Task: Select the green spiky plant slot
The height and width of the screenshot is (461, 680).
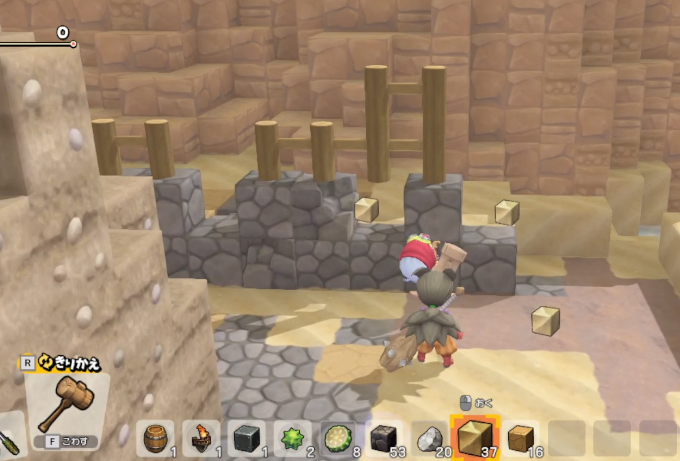Action: coord(291,438)
